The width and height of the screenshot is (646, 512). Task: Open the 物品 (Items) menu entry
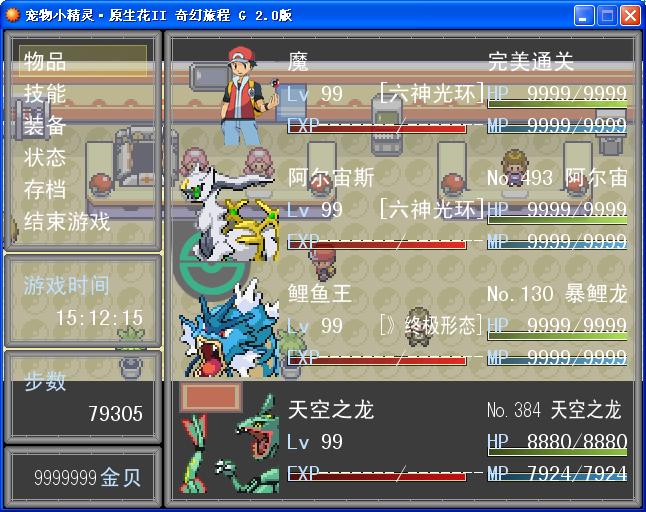tap(45, 61)
